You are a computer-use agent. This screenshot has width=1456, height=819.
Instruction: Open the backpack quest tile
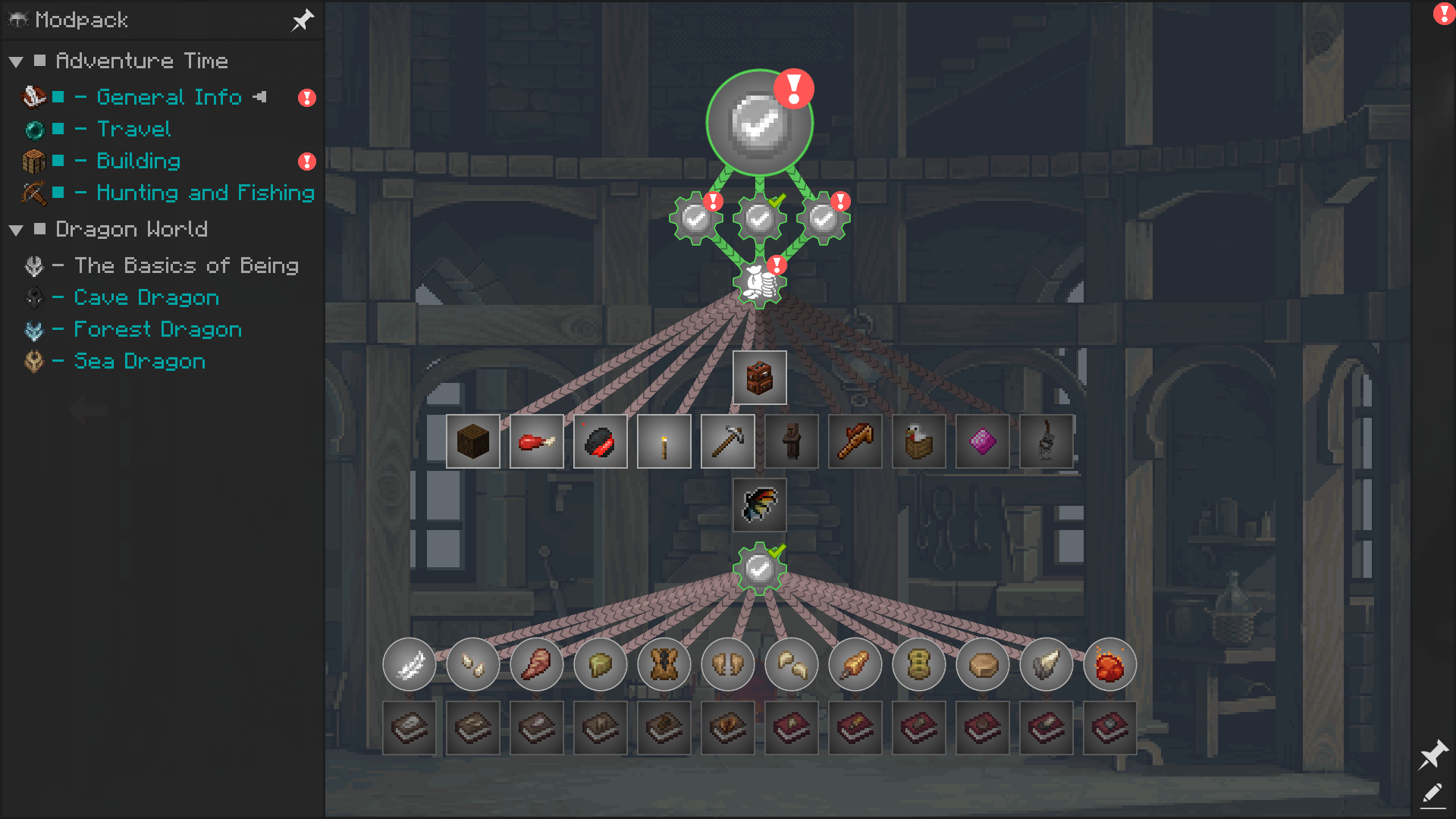coord(759,378)
